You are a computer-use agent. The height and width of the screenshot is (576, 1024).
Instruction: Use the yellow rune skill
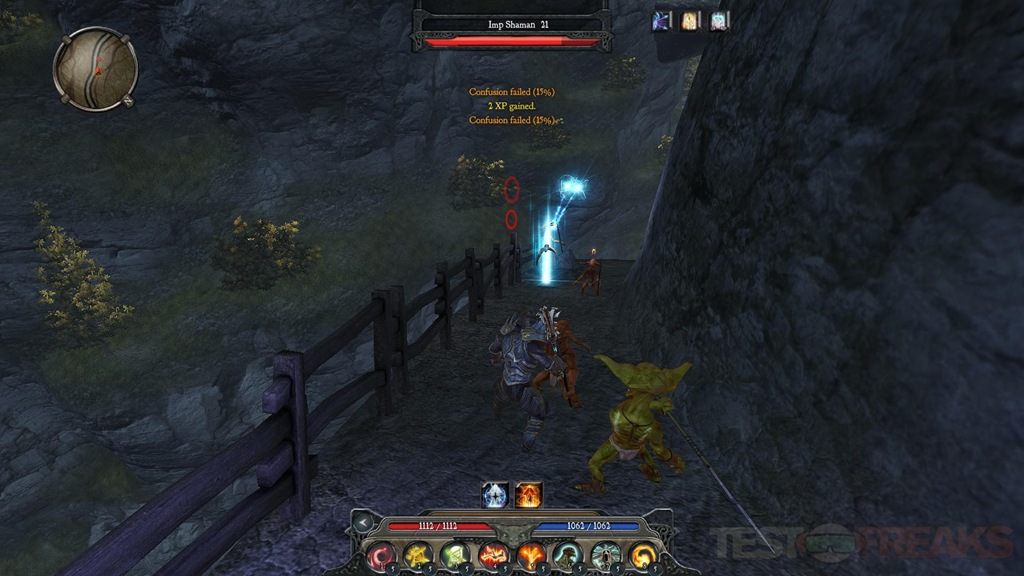418,554
